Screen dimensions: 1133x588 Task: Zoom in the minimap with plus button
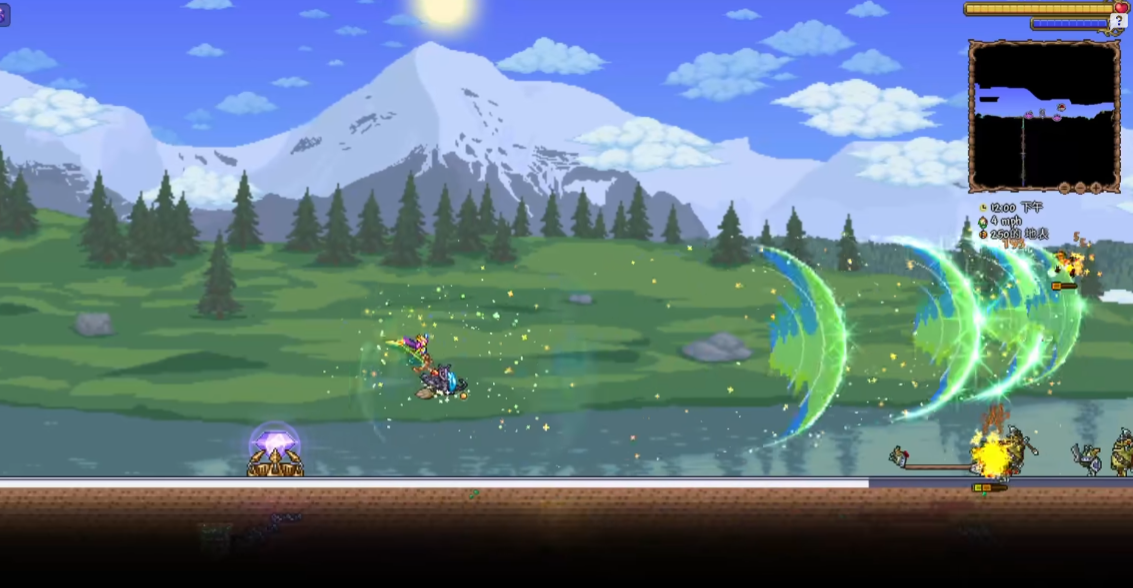1096,188
